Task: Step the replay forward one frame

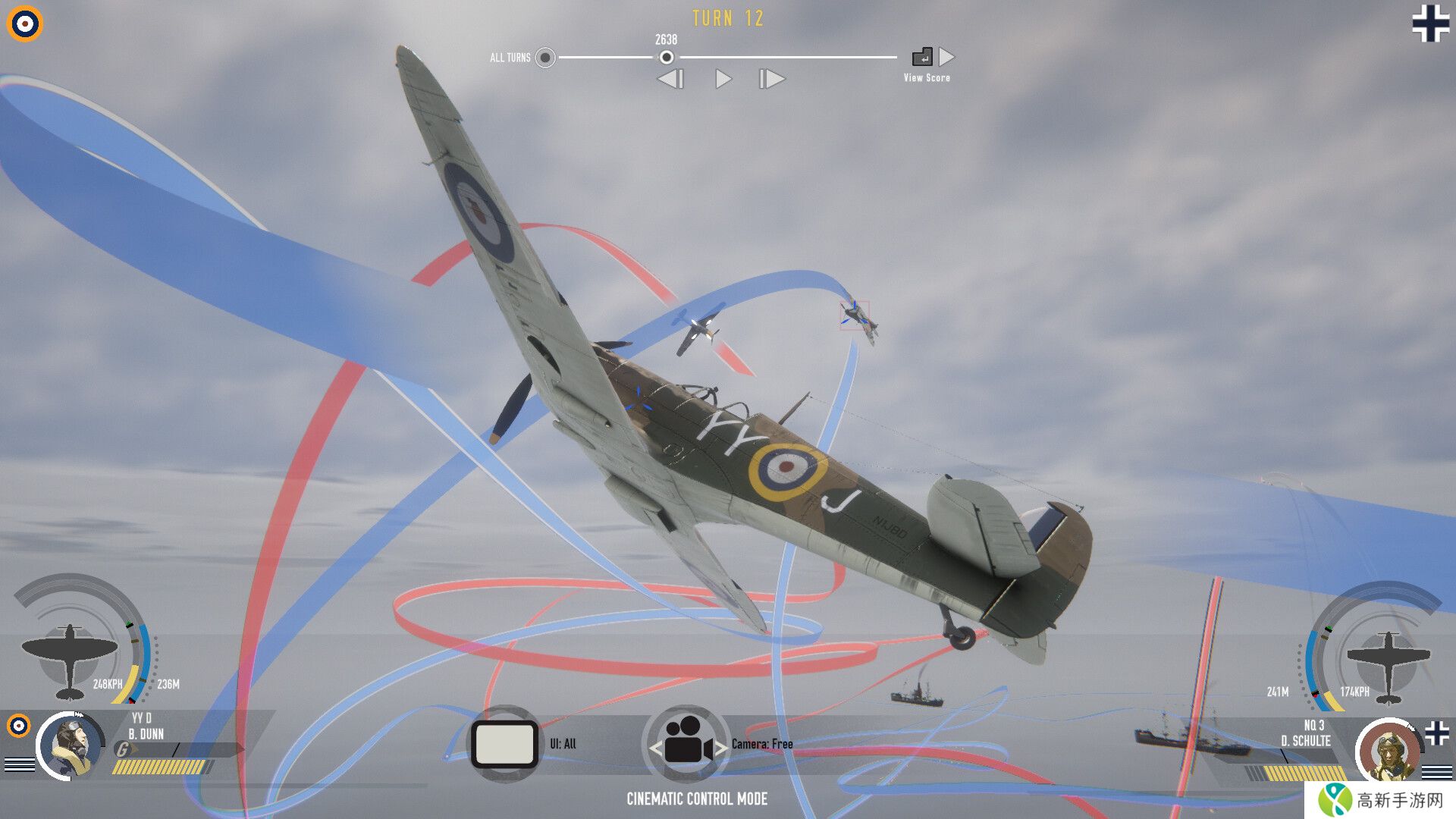Action: pos(772,79)
